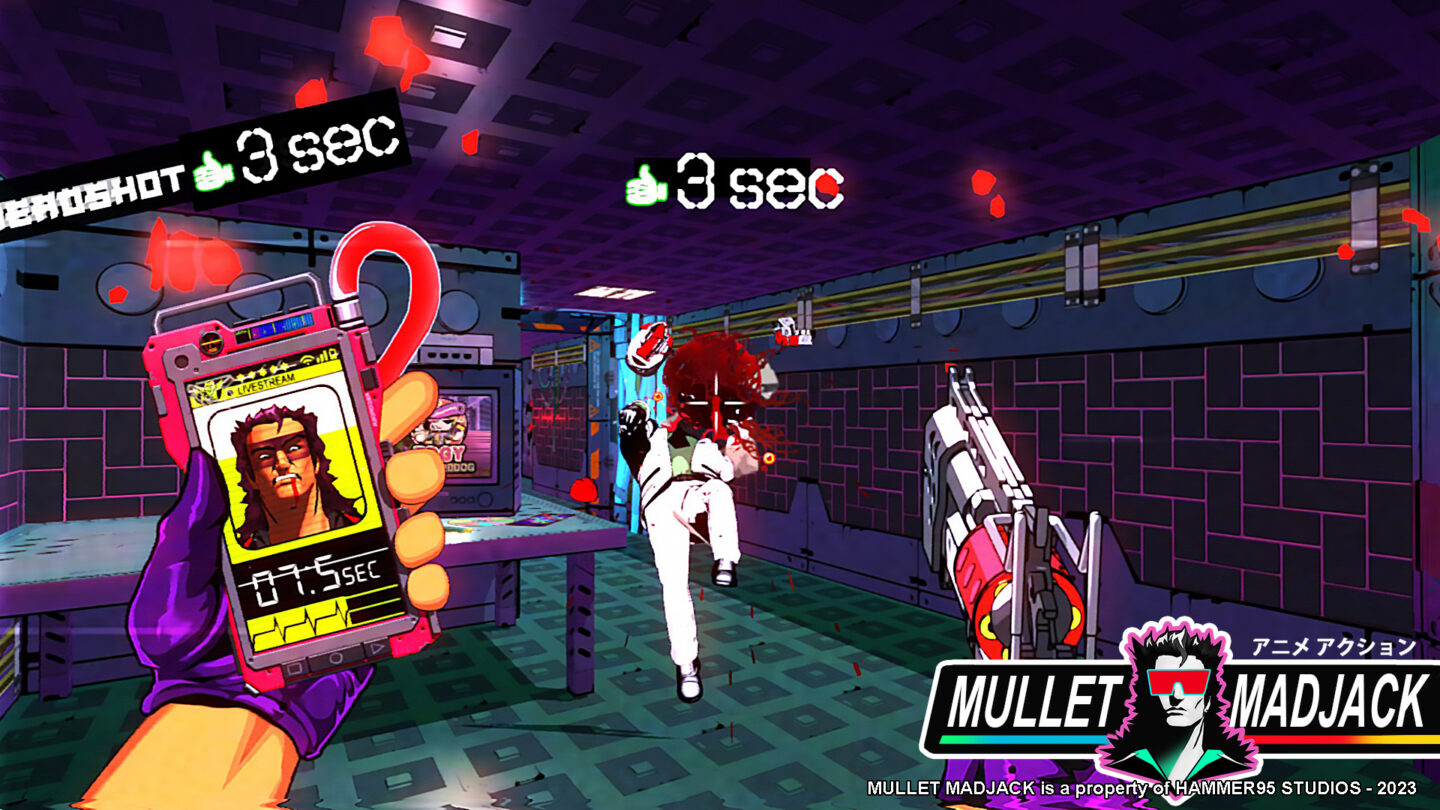The image size is (1440, 810).
Task: Click the yellow emblem badge beside the LIVESTREAM label
Action: click(207, 389)
